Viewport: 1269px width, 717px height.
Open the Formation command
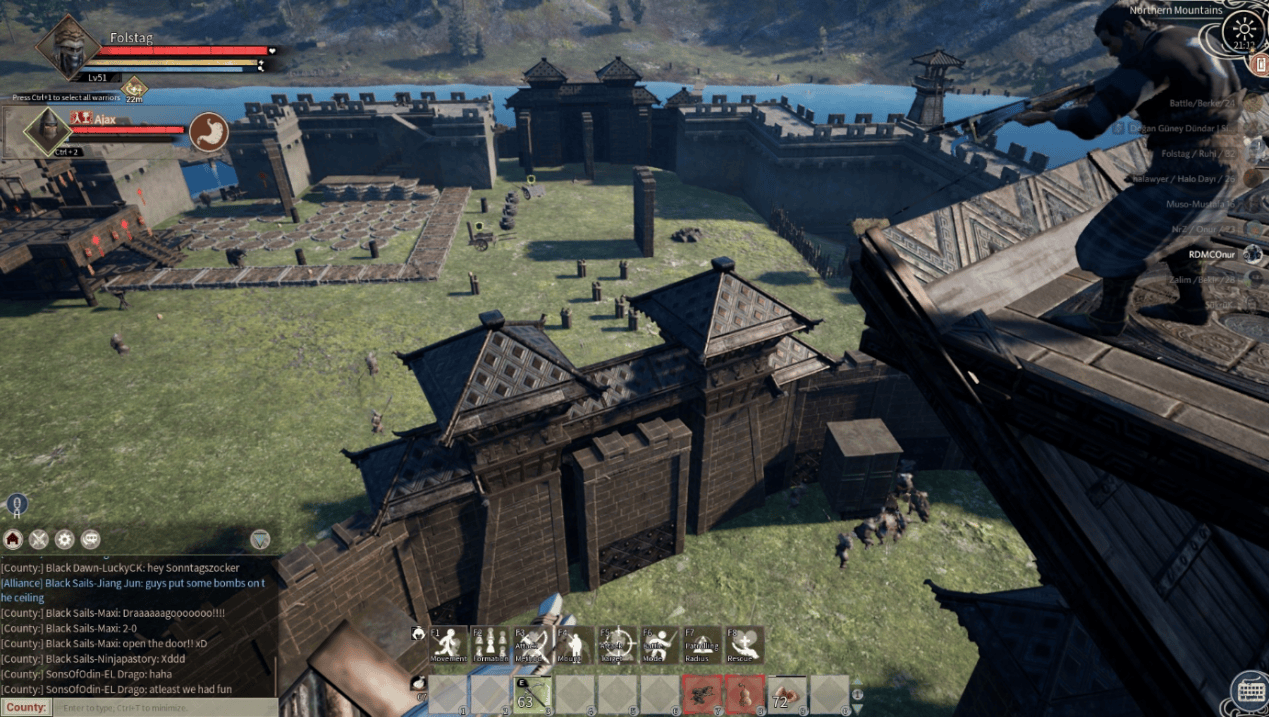[491, 644]
